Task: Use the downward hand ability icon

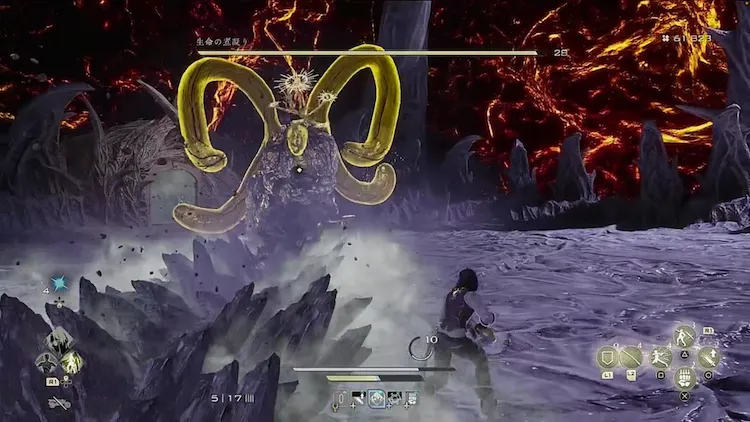Action: click(684, 378)
